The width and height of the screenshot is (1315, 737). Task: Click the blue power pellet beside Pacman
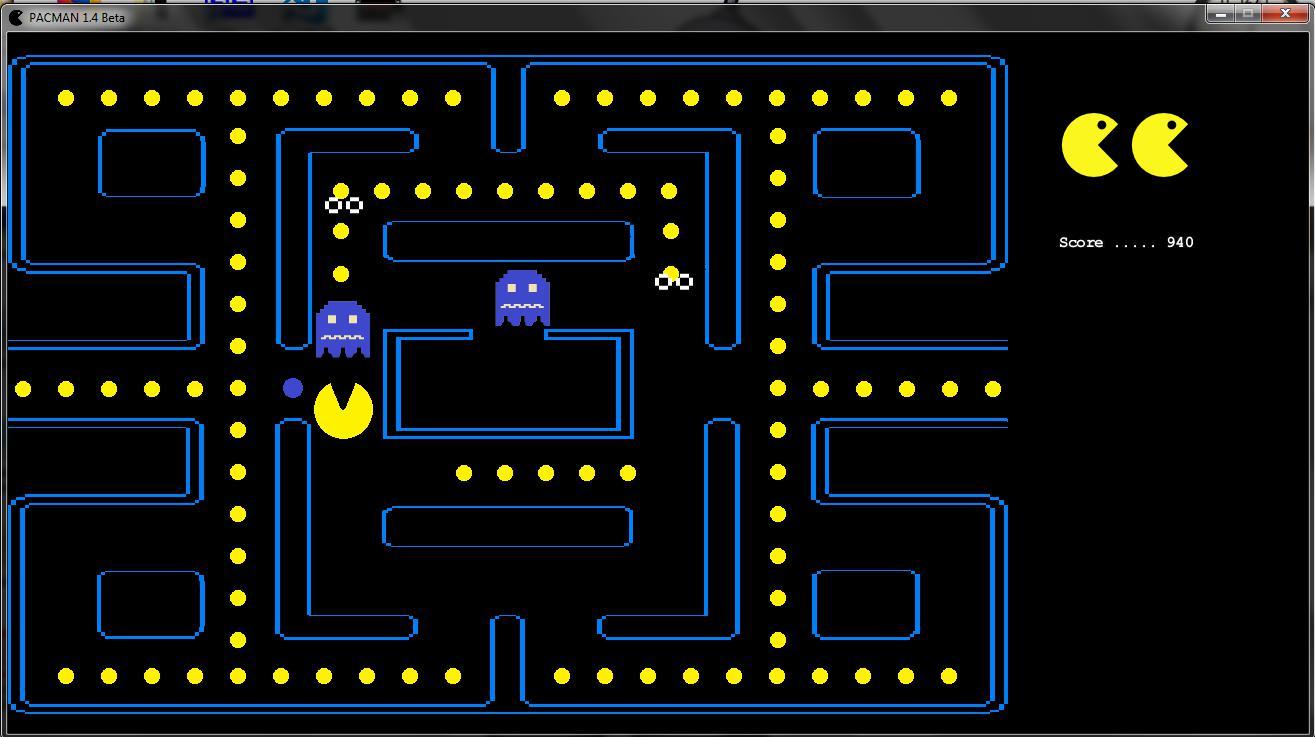coord(292,388)
